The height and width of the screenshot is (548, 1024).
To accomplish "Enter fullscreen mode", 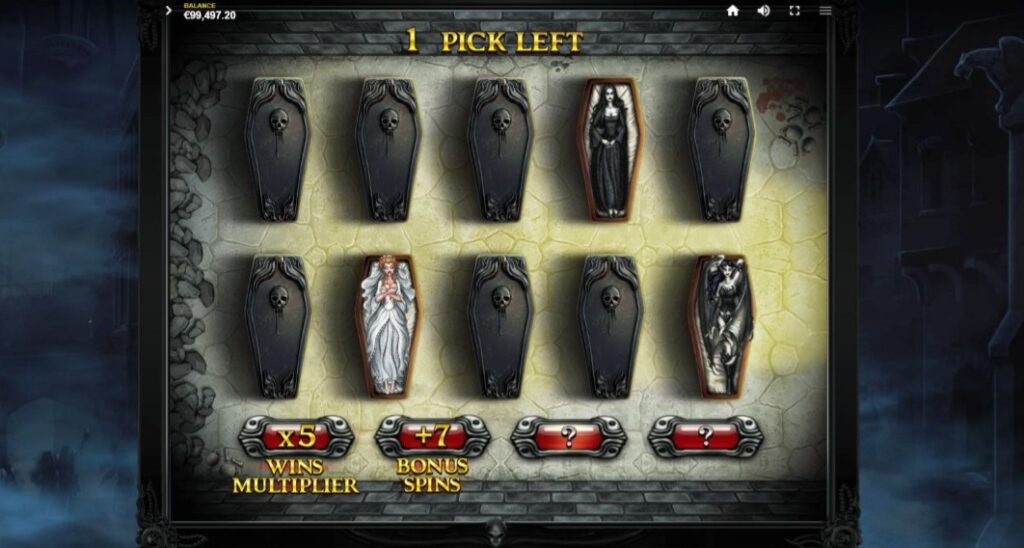I will (x=794, y=11).
